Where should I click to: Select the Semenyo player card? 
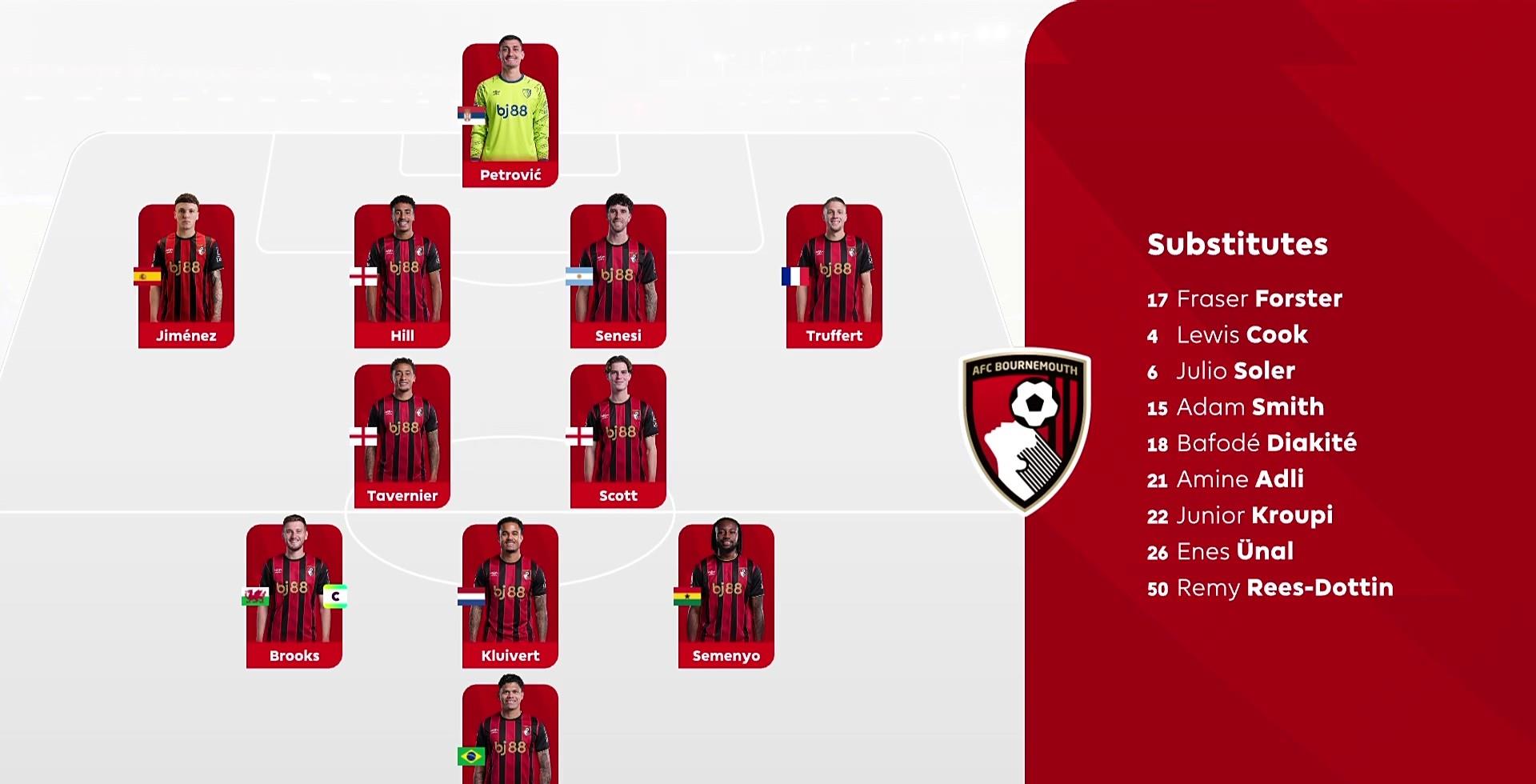tap(726, 595)
